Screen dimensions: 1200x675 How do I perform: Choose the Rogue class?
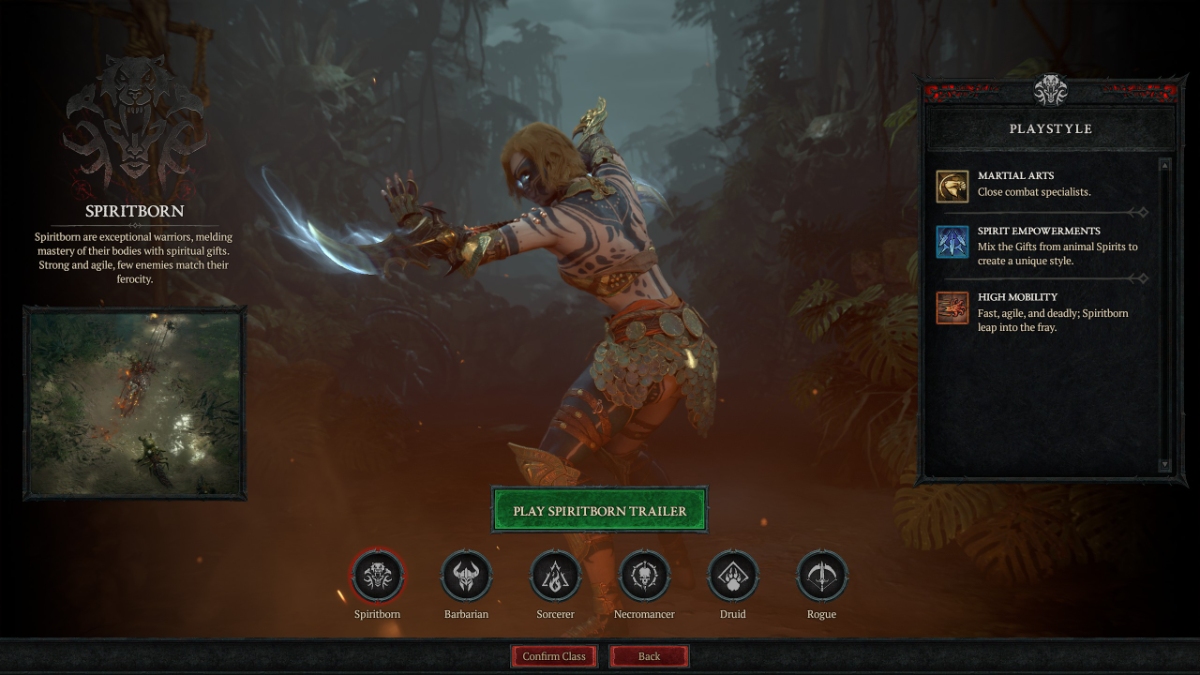822,576
